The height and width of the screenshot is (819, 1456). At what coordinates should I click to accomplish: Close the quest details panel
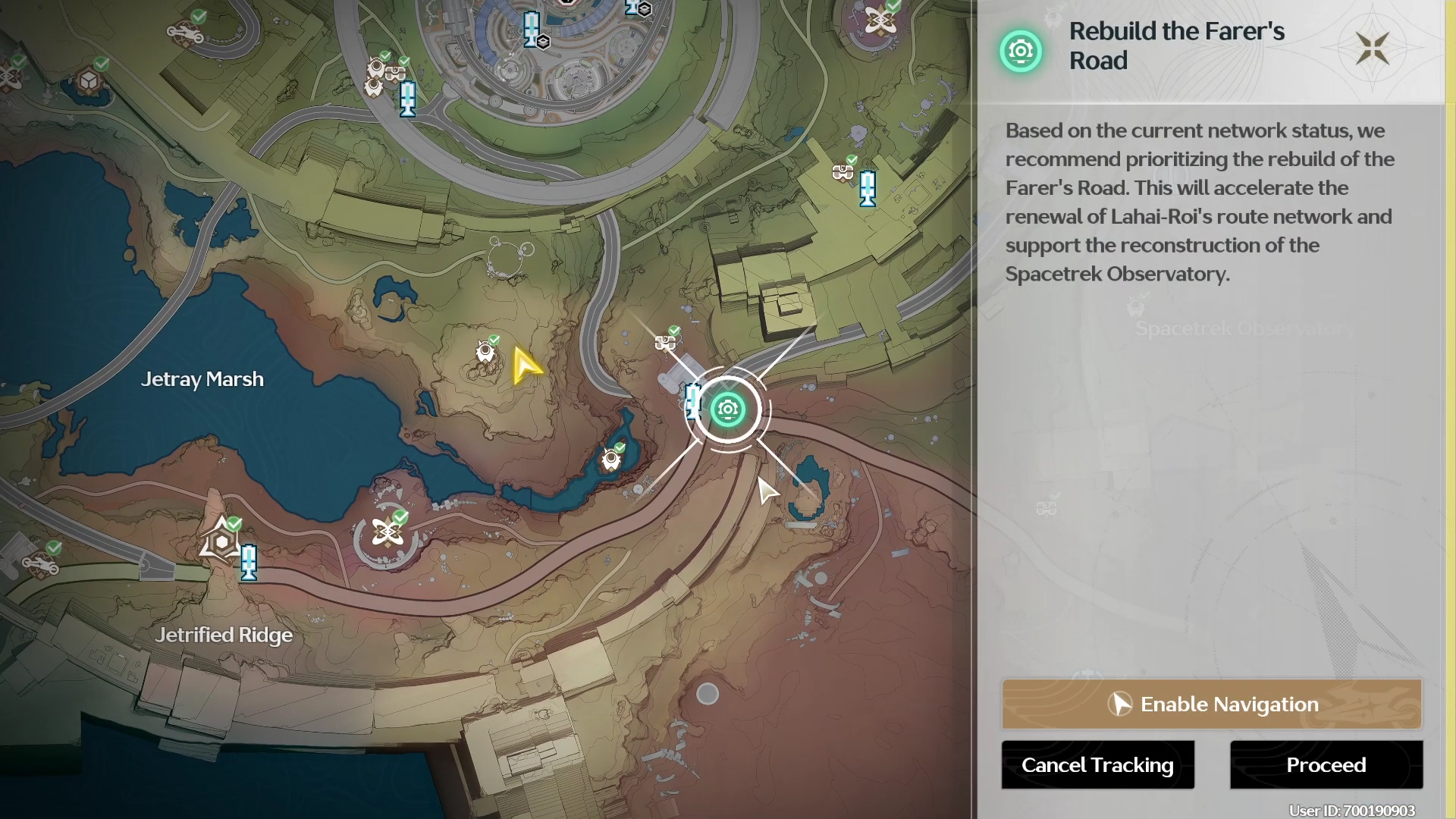click(1372, 49)
